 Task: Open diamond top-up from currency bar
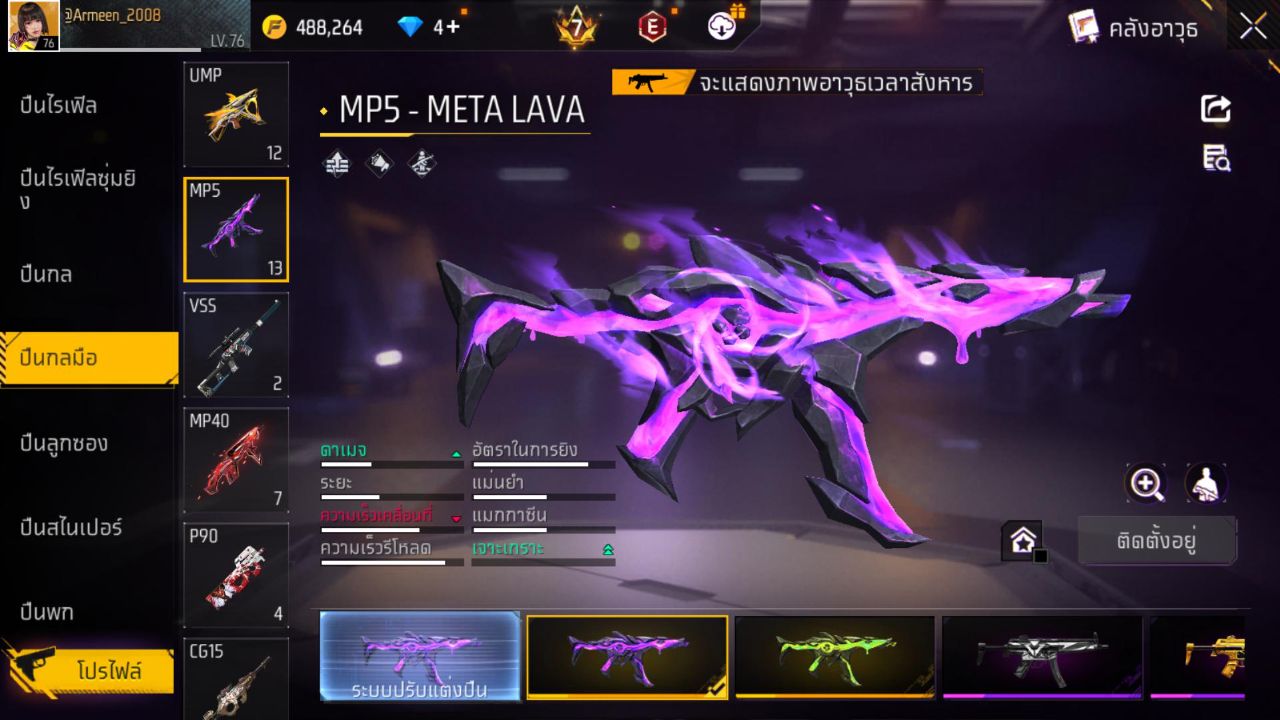tap(420, 27)
